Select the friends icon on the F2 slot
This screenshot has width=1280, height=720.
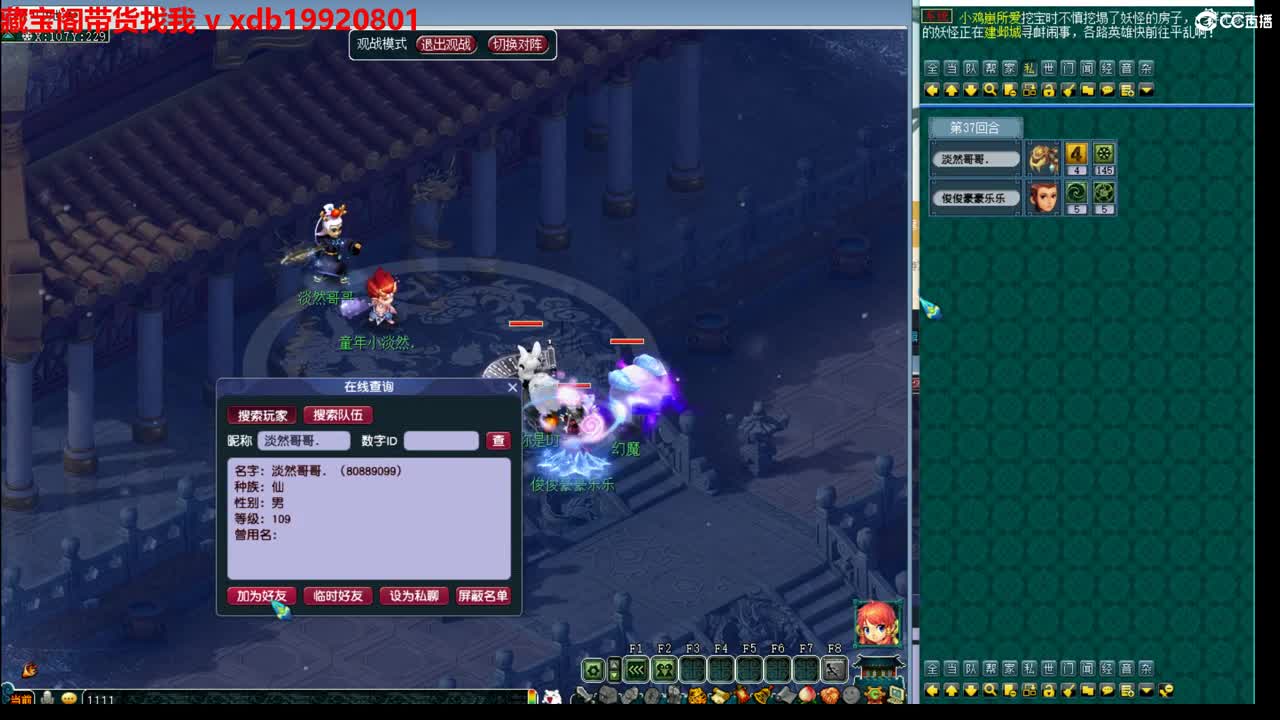(664, 668)
